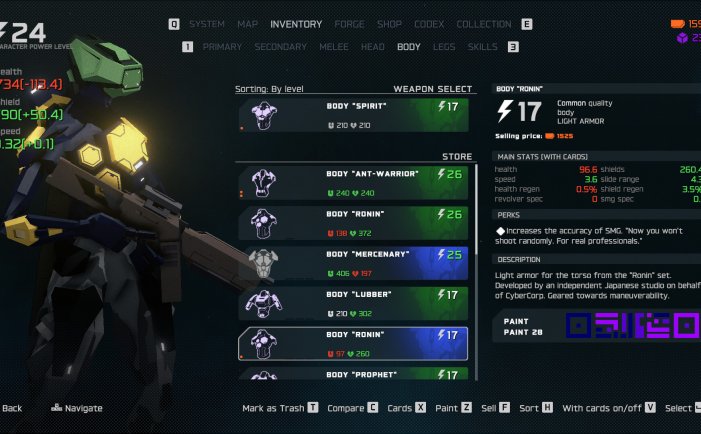The height and width of the screenshot is (434, 701).
Task: Show the Legs armor category
Action: tap(443, 47)
